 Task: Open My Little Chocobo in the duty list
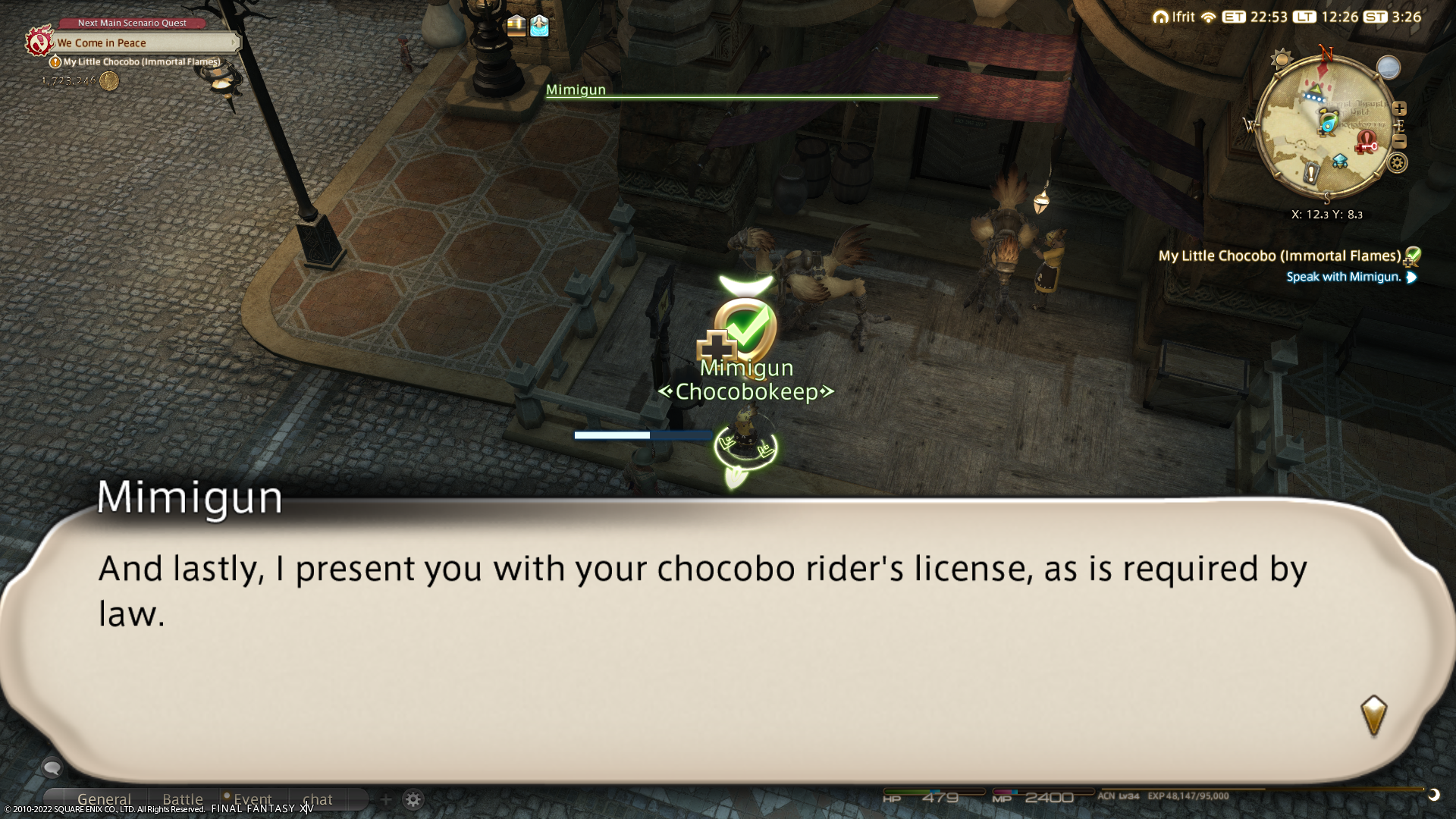(x=1279, y=256)
